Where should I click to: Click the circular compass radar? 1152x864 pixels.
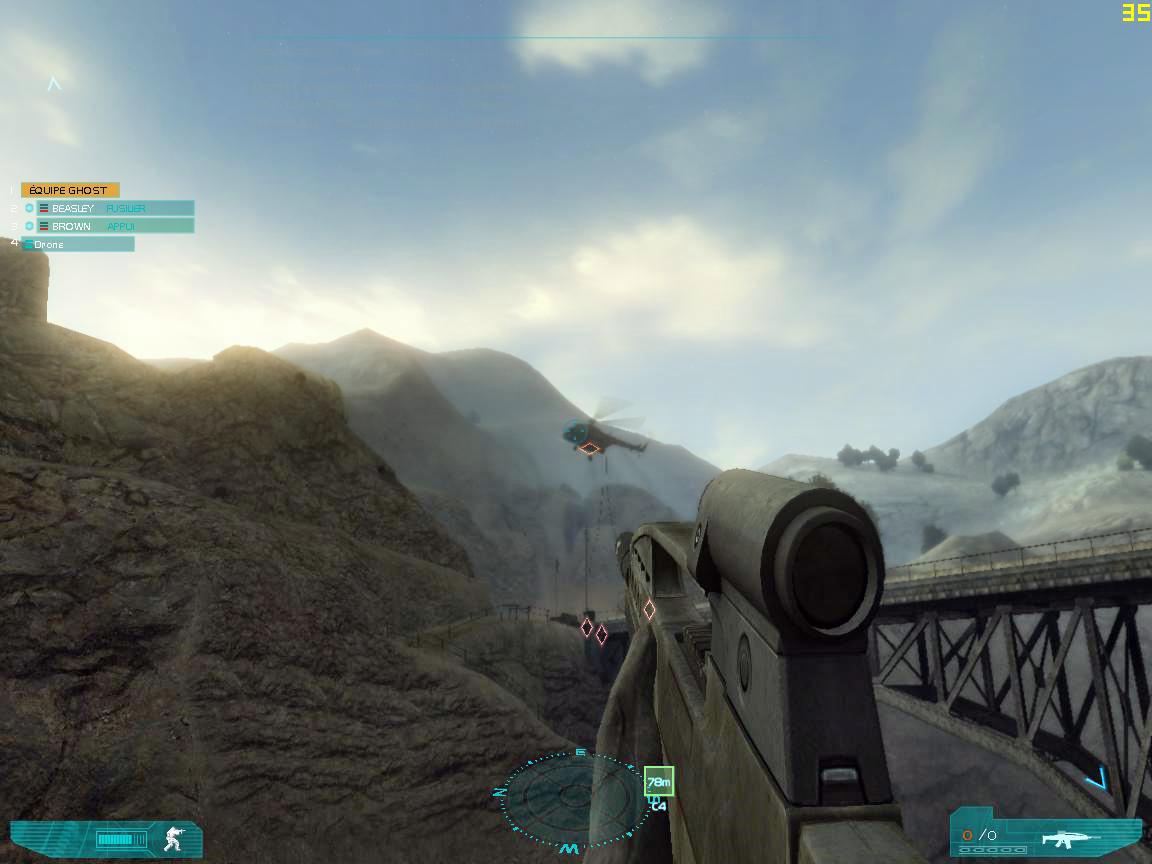click(572, 799)
